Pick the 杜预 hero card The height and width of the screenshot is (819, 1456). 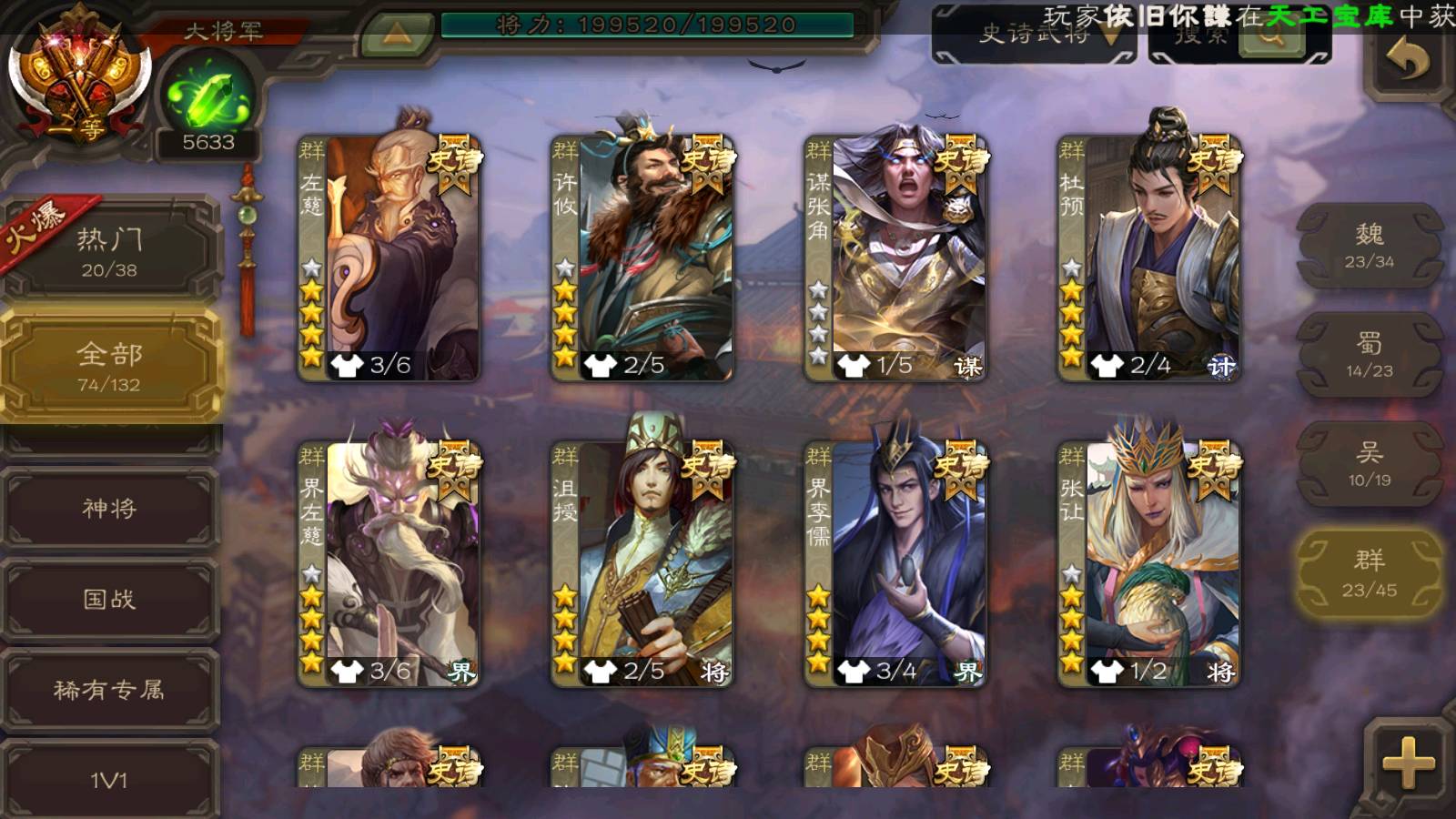click(x=1148, y=258)
